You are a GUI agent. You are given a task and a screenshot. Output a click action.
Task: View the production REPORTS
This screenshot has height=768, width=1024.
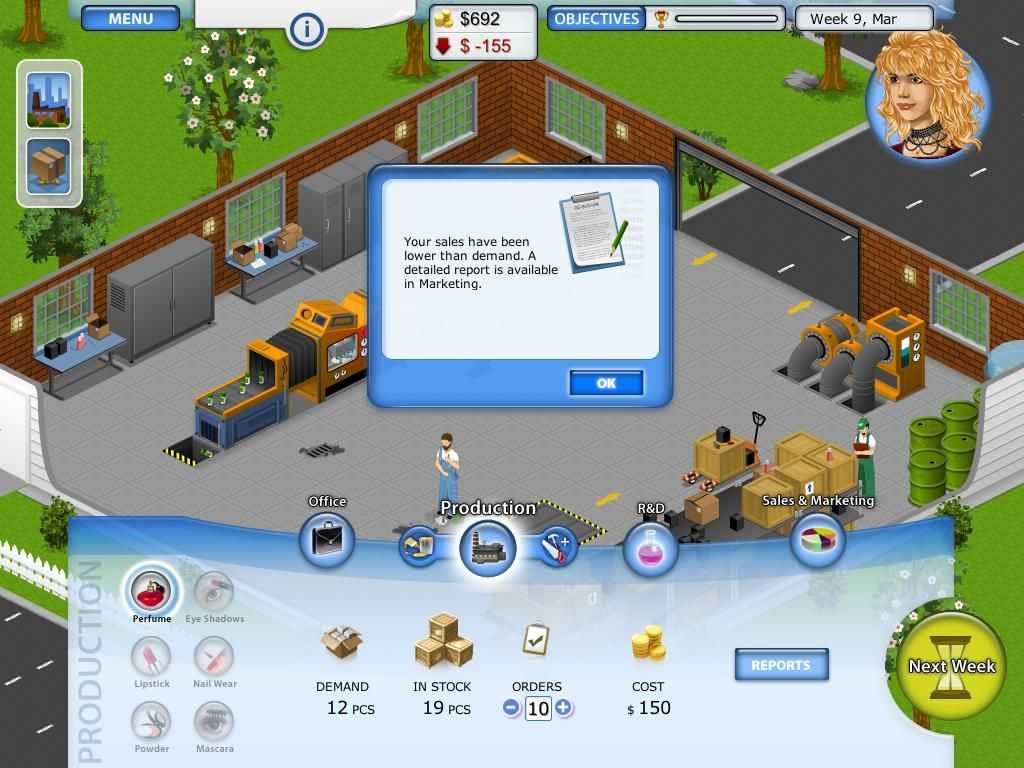(781, 665)
